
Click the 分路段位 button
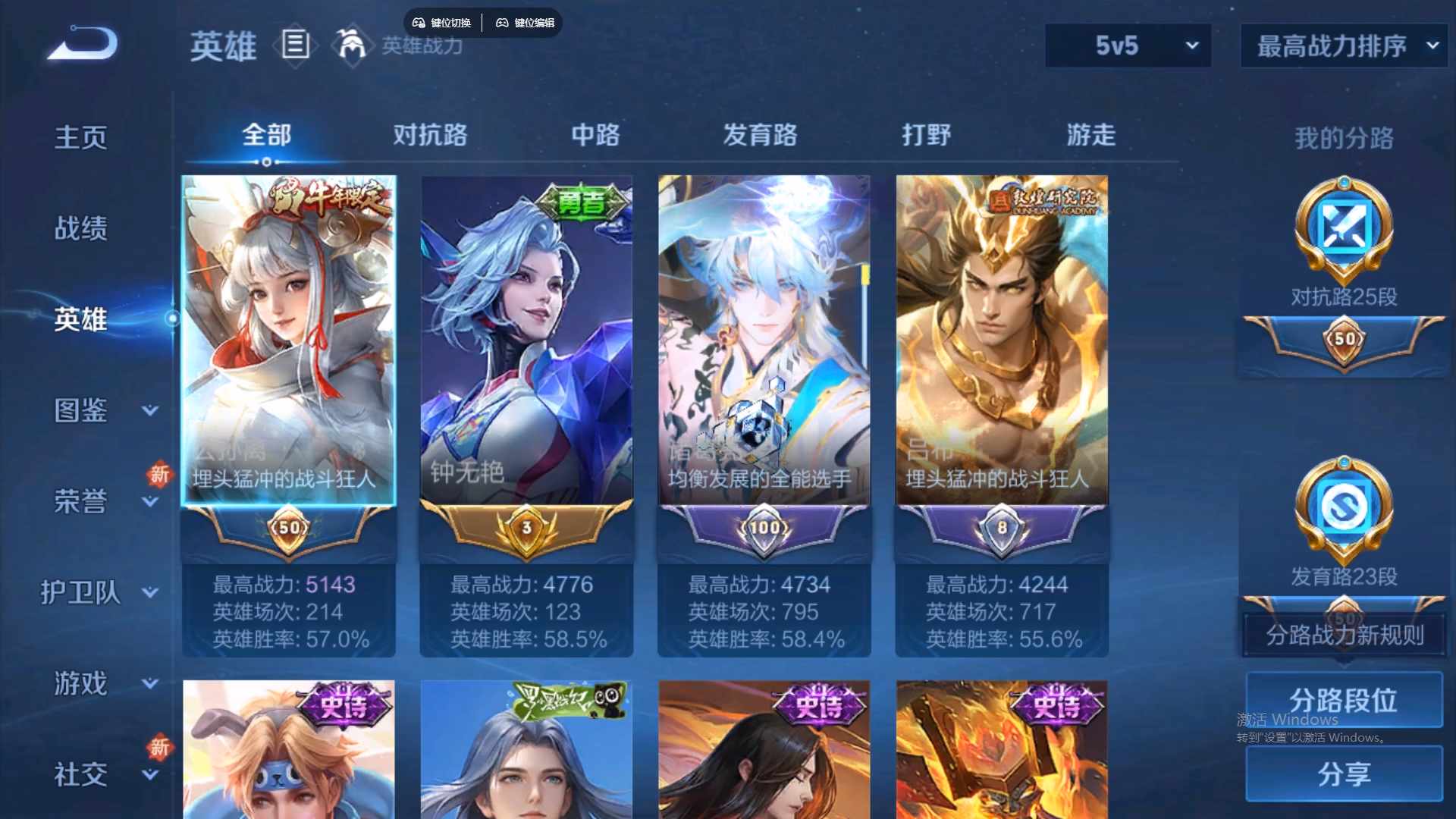tap(1345, 700)
